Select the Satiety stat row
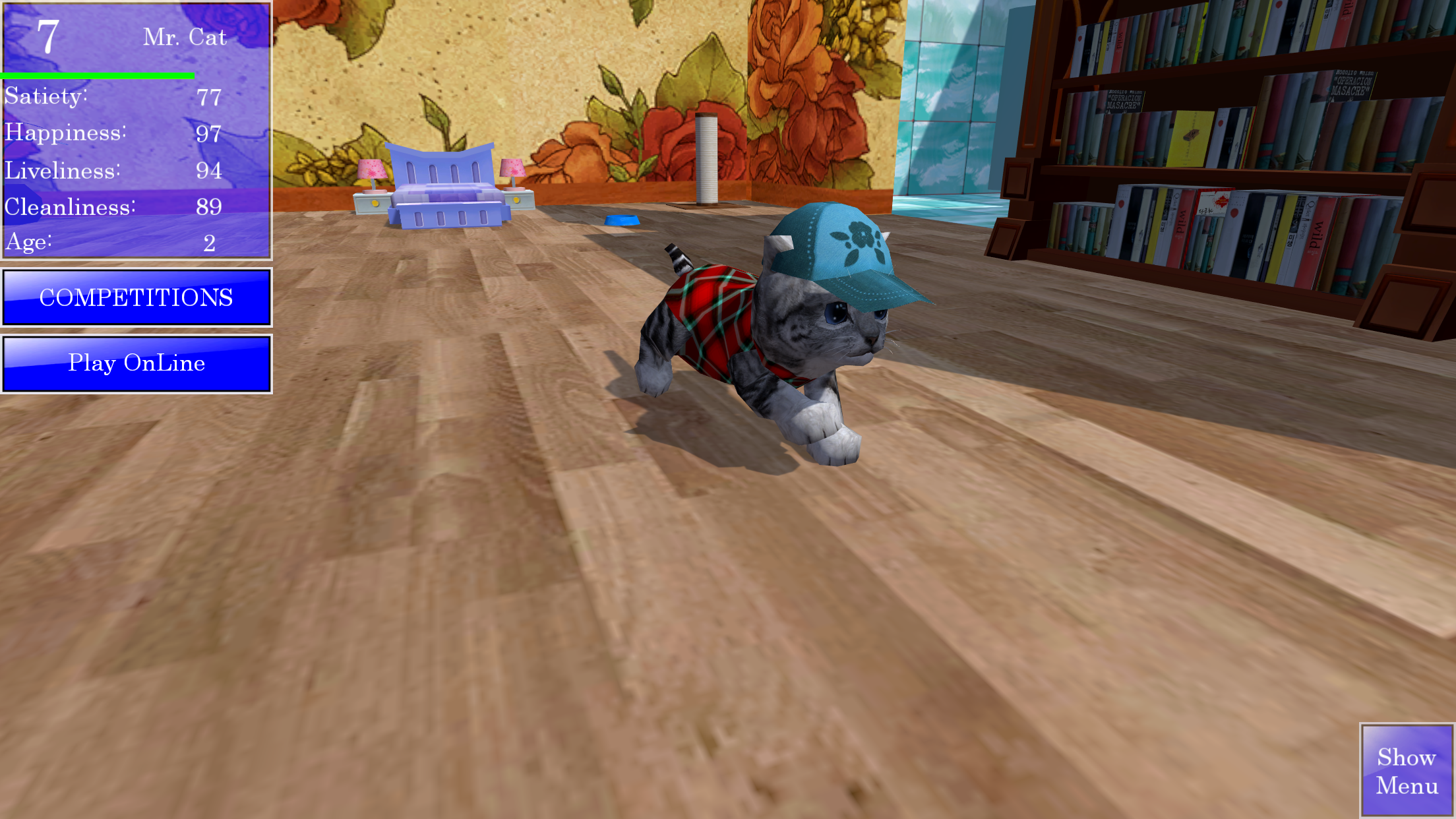 point(112,98)
